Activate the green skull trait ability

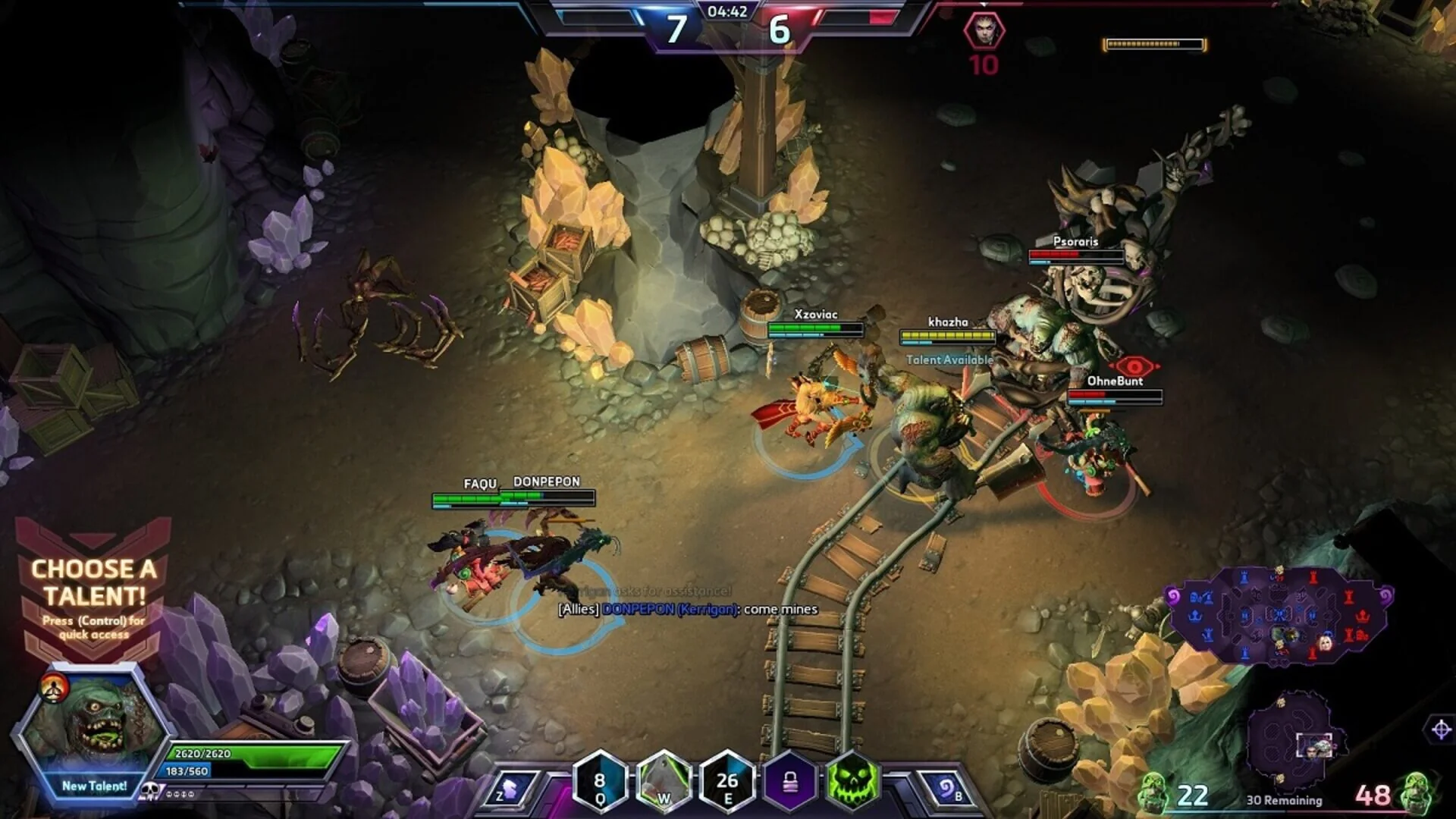tap(852, 781)
